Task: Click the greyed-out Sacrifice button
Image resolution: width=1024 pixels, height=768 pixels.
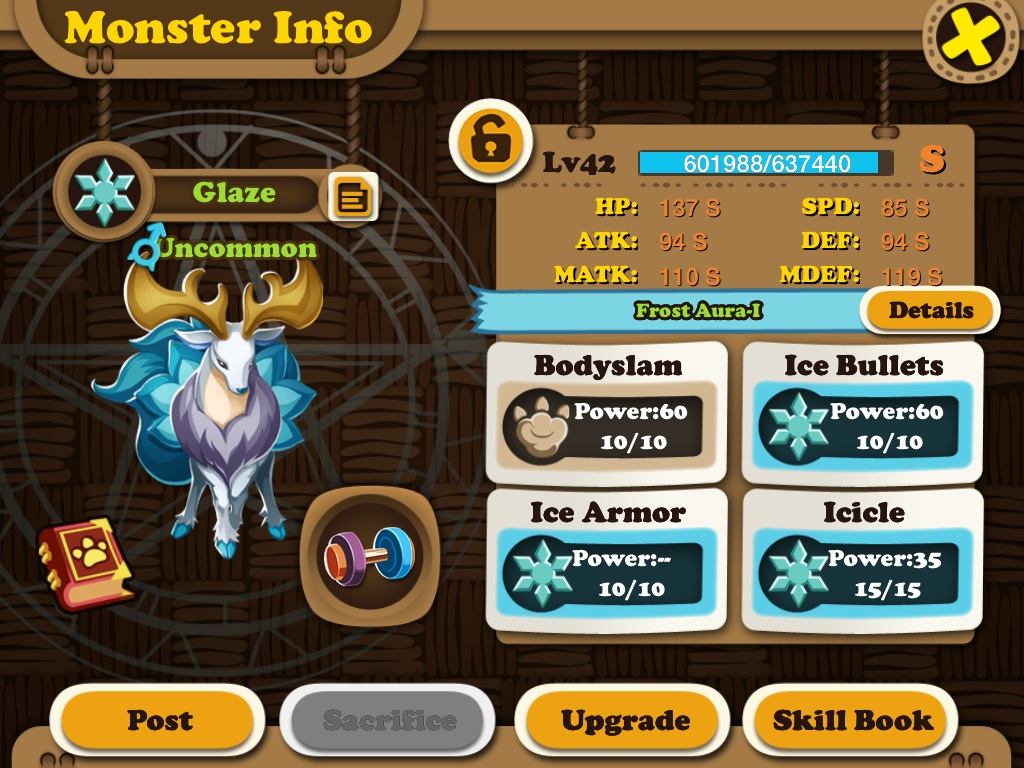Action: tap(388, 720)
